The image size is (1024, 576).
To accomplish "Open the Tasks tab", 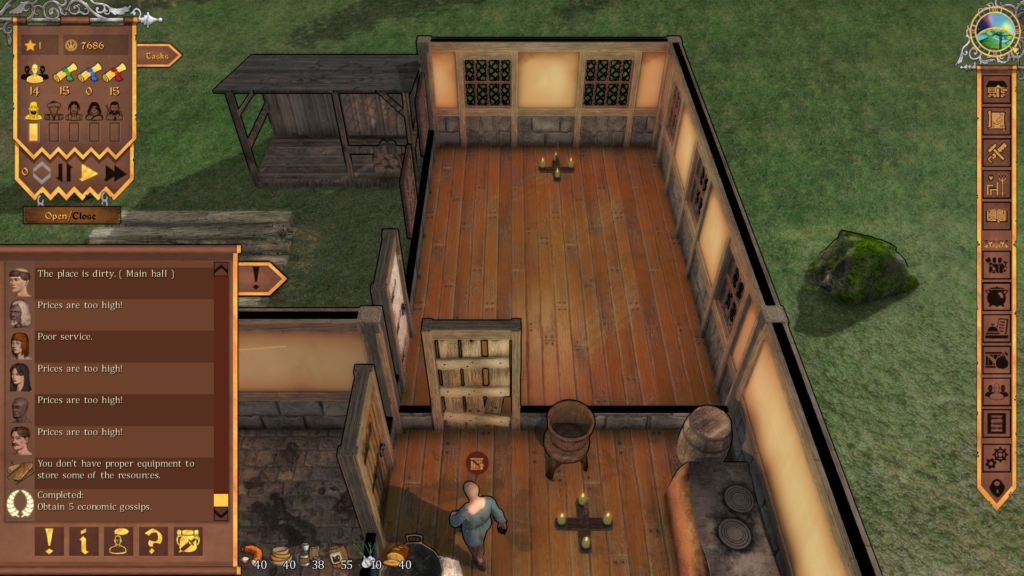I will click(x=157, y=56).
